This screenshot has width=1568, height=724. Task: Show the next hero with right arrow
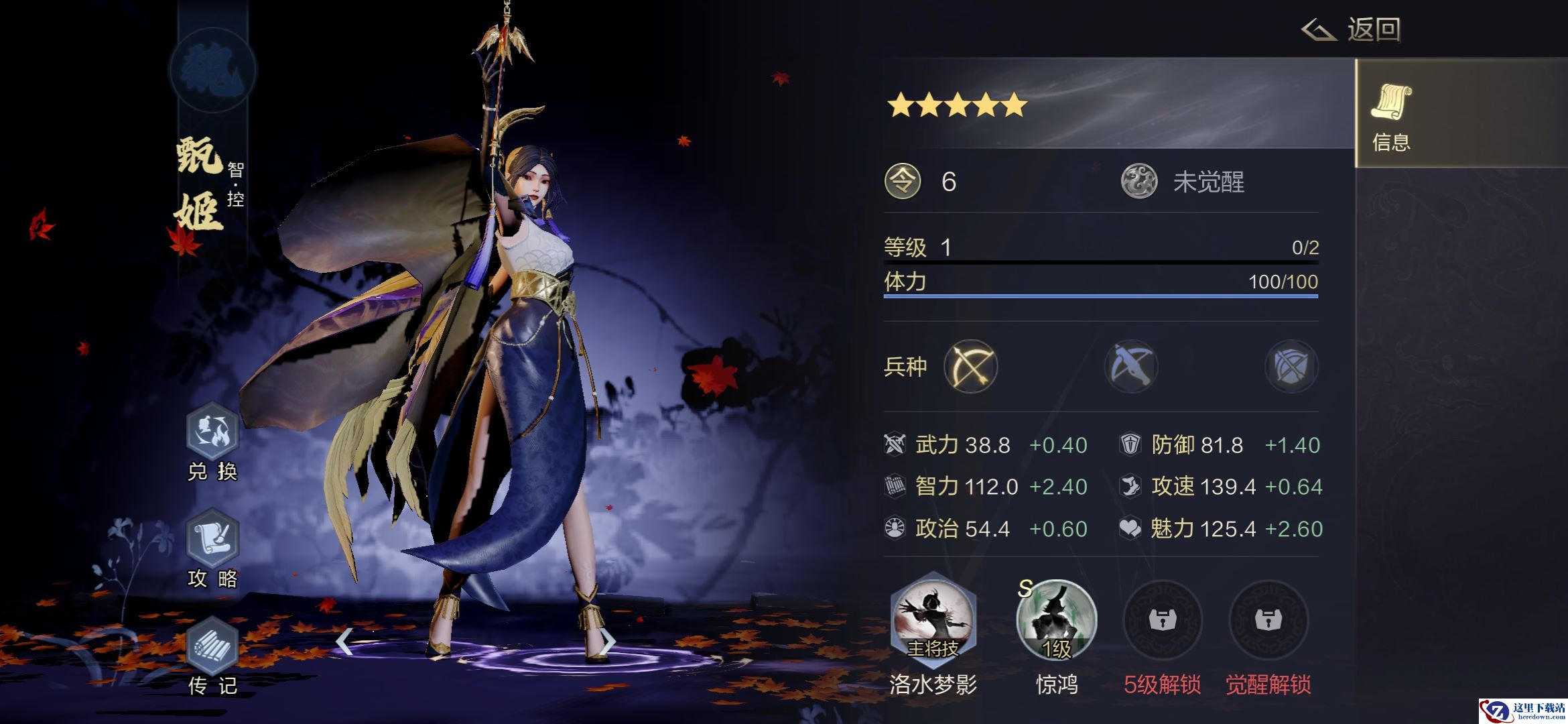(606, 642)
